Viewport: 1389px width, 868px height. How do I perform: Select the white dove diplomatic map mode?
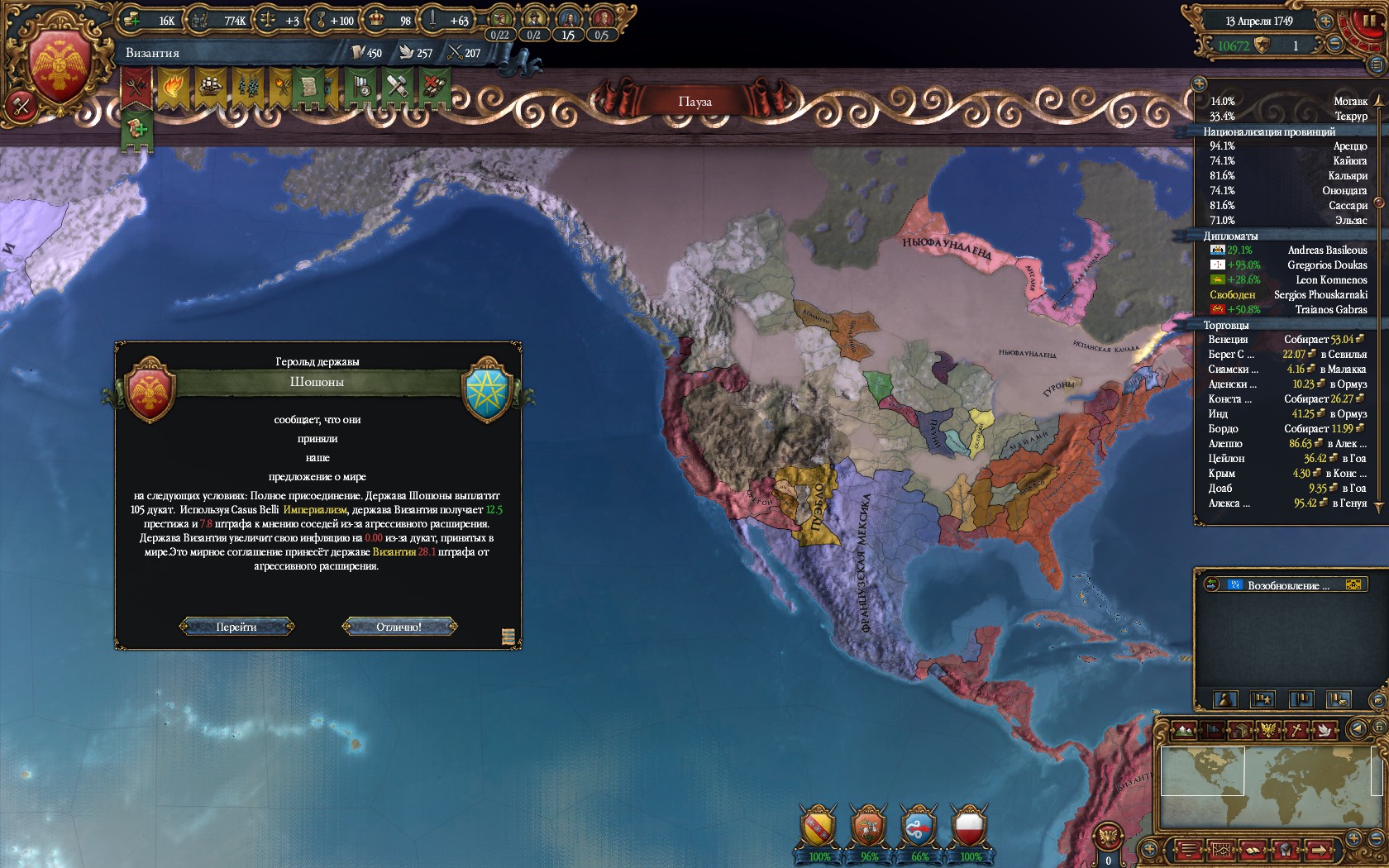point(1326,730)
